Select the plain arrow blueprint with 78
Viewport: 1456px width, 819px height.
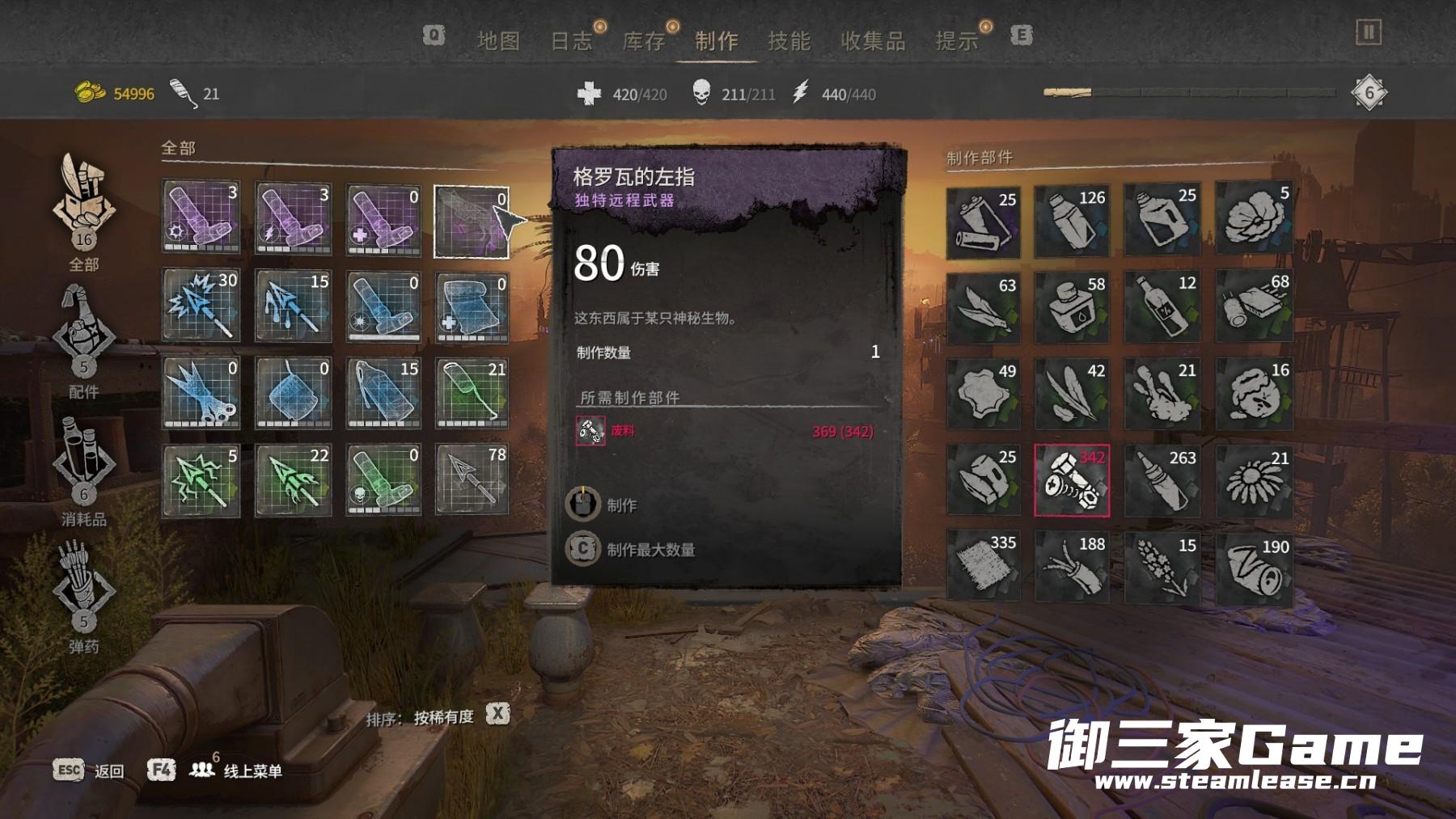(472, 479)
